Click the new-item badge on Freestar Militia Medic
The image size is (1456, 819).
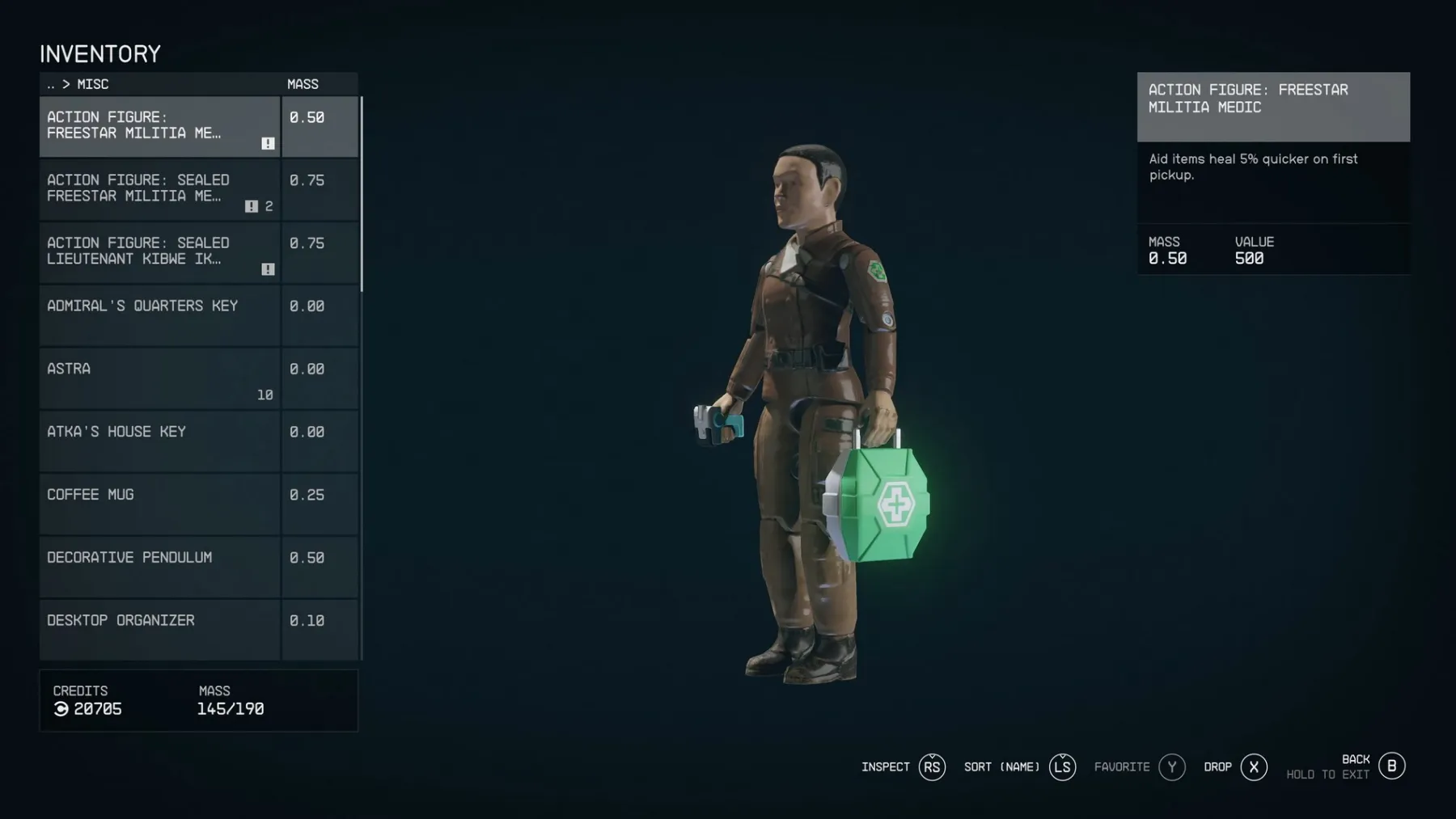268,142
